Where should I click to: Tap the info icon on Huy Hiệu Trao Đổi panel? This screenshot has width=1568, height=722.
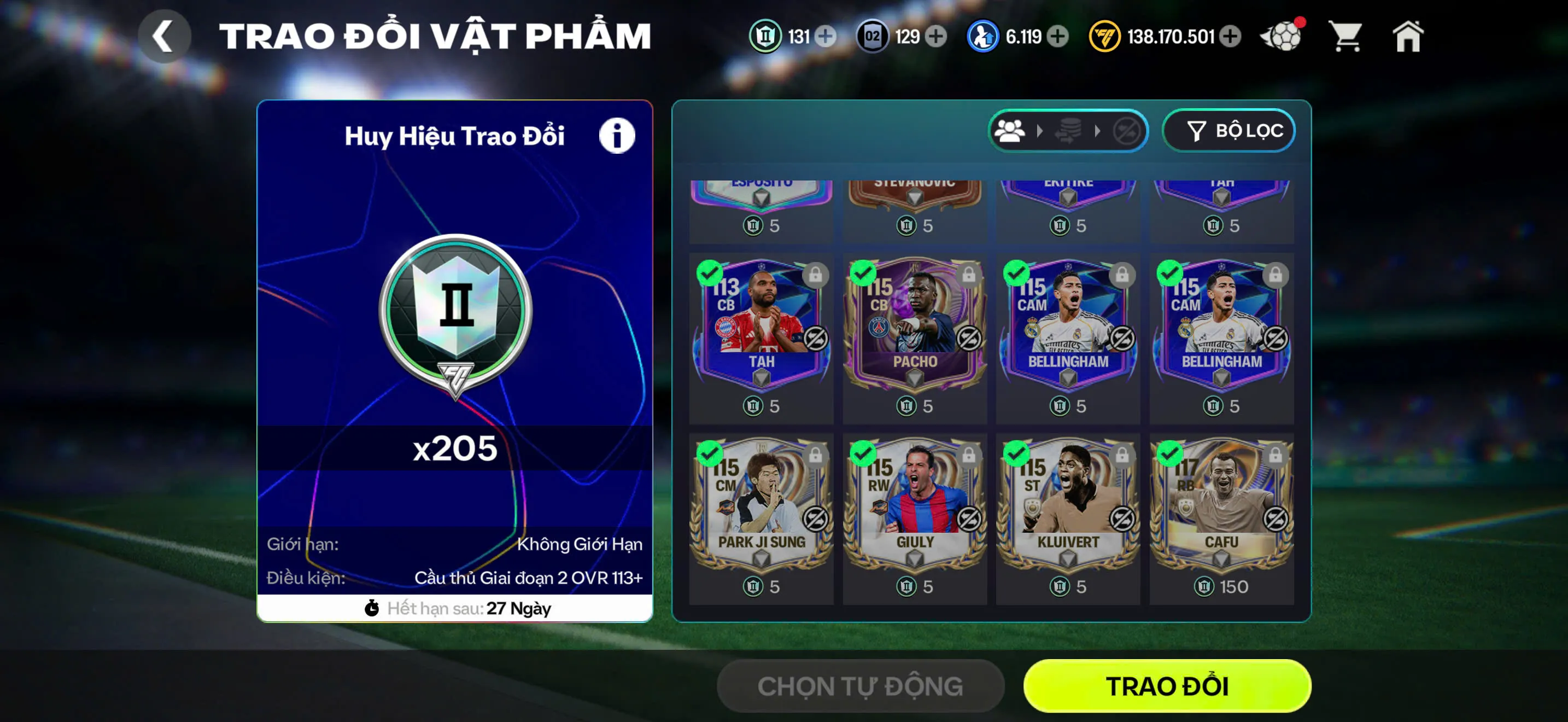point(617,136)
